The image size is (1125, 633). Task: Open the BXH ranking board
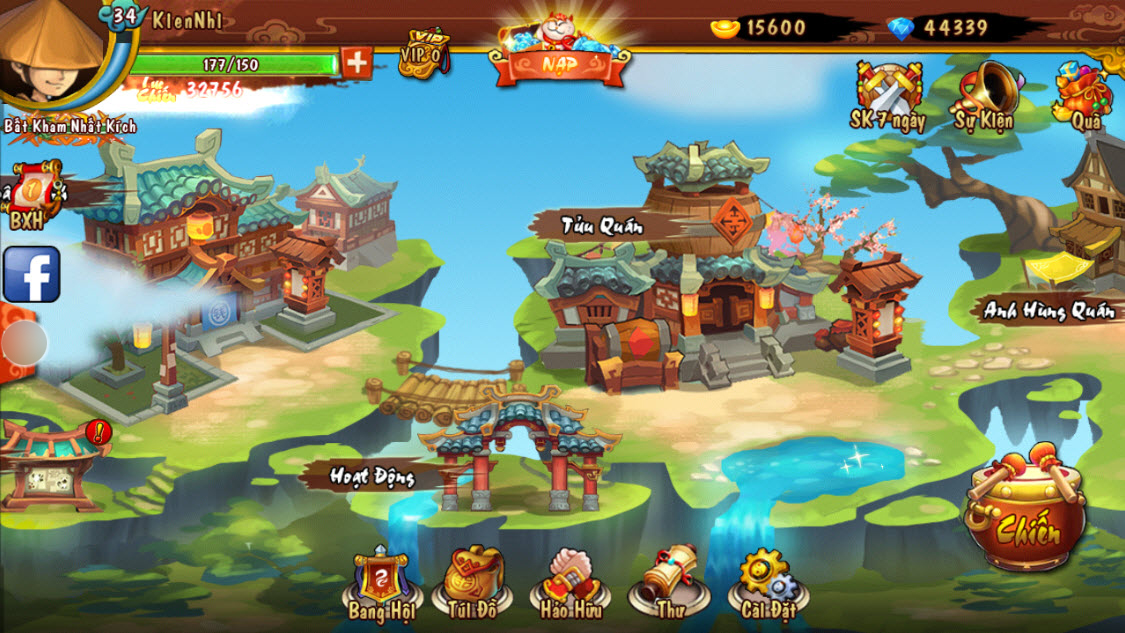pyautogui.click(x=30, y=195)
